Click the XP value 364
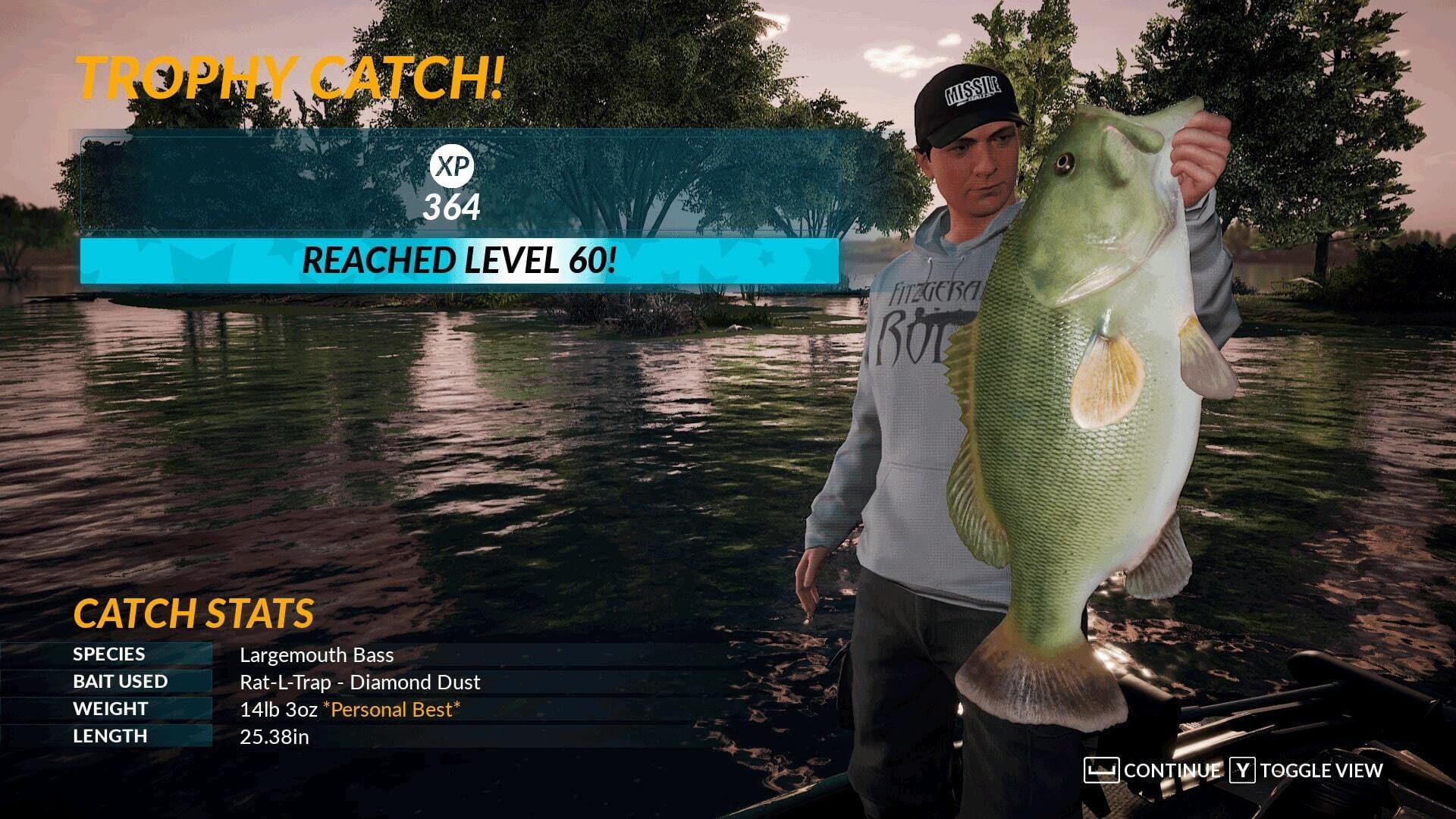Image resolution: width=1456 pixels, height=819 pixels. (453, 206)
